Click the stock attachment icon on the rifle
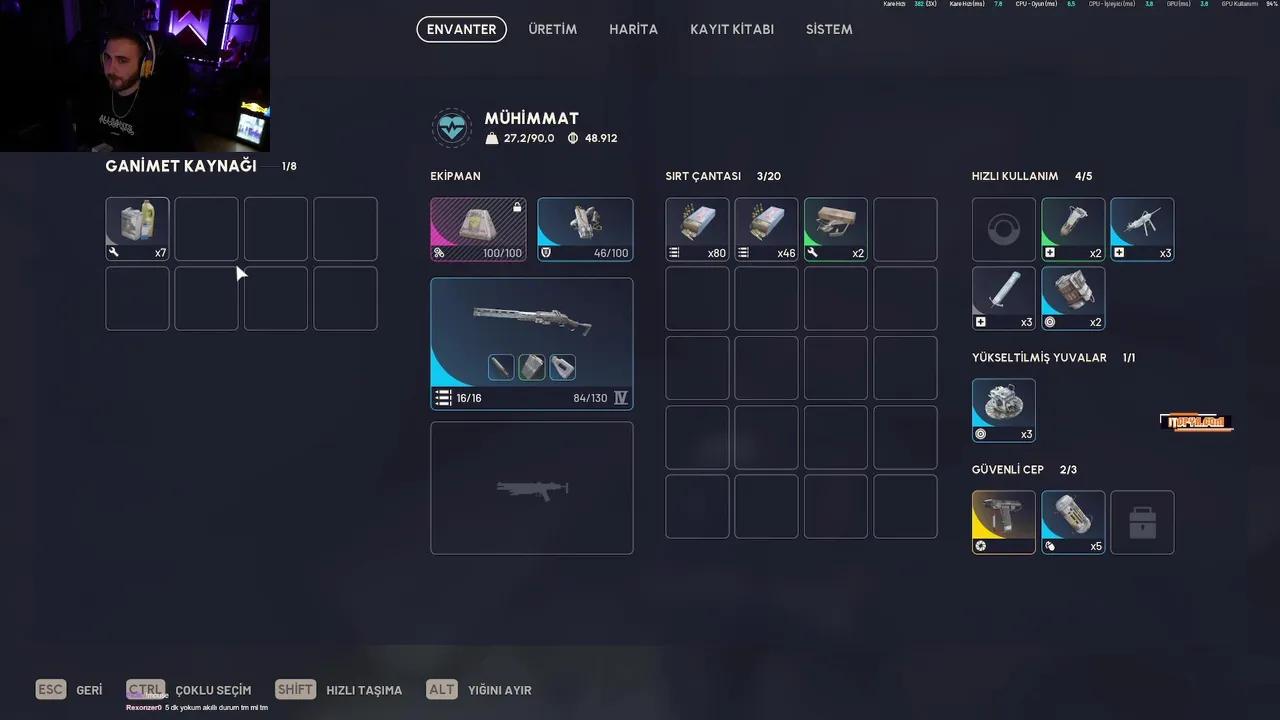Viewport: 1280px width, 720px height. coord(562,367)
